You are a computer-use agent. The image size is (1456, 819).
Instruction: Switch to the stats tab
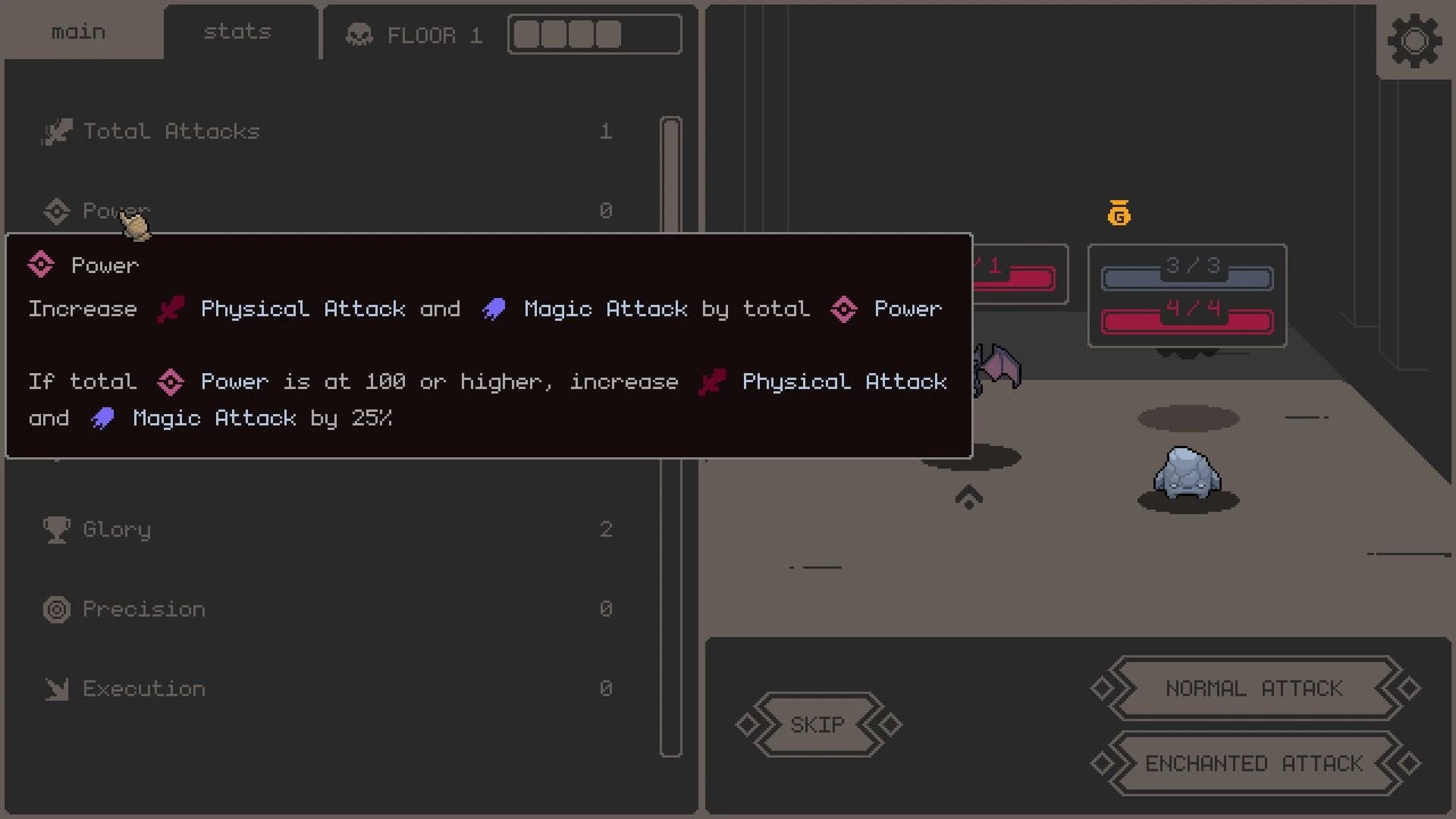click(x=236, y=31)
